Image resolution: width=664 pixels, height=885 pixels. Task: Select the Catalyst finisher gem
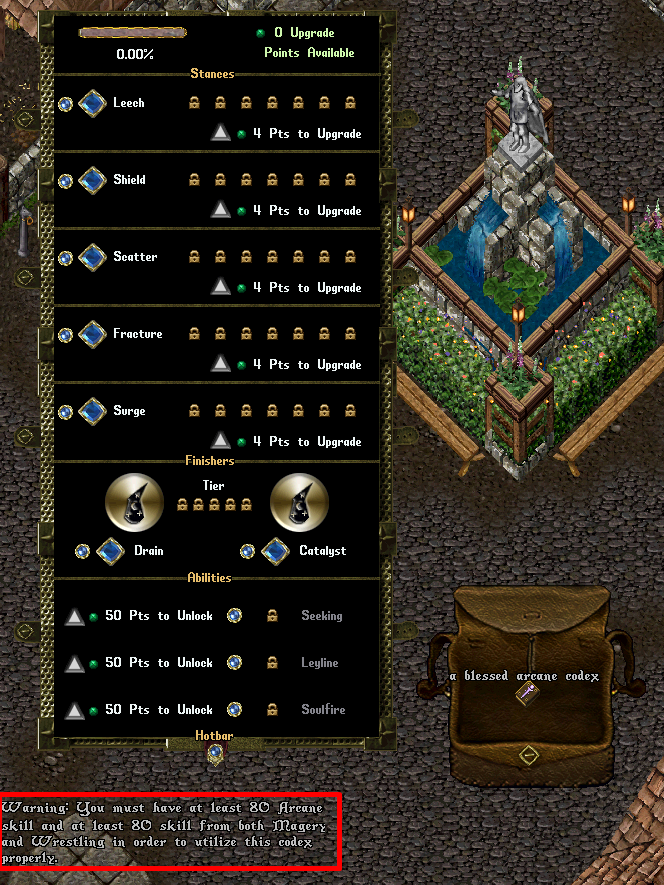click(275, 551)
